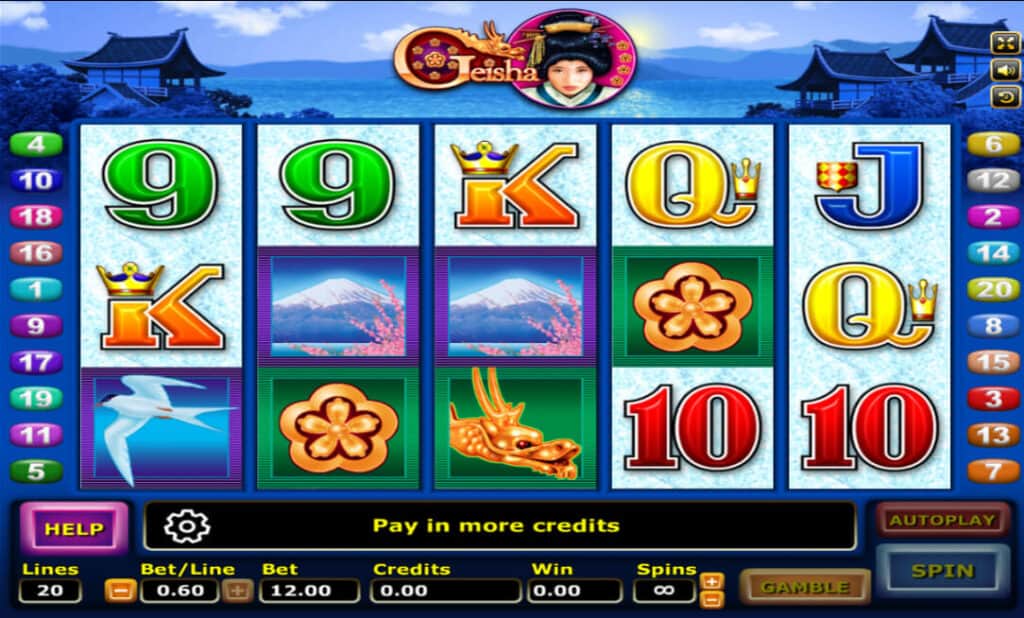Decrease the Bet/Line with the minus button
Screen dimensions: 1024x618
click(x=118, y=590)
